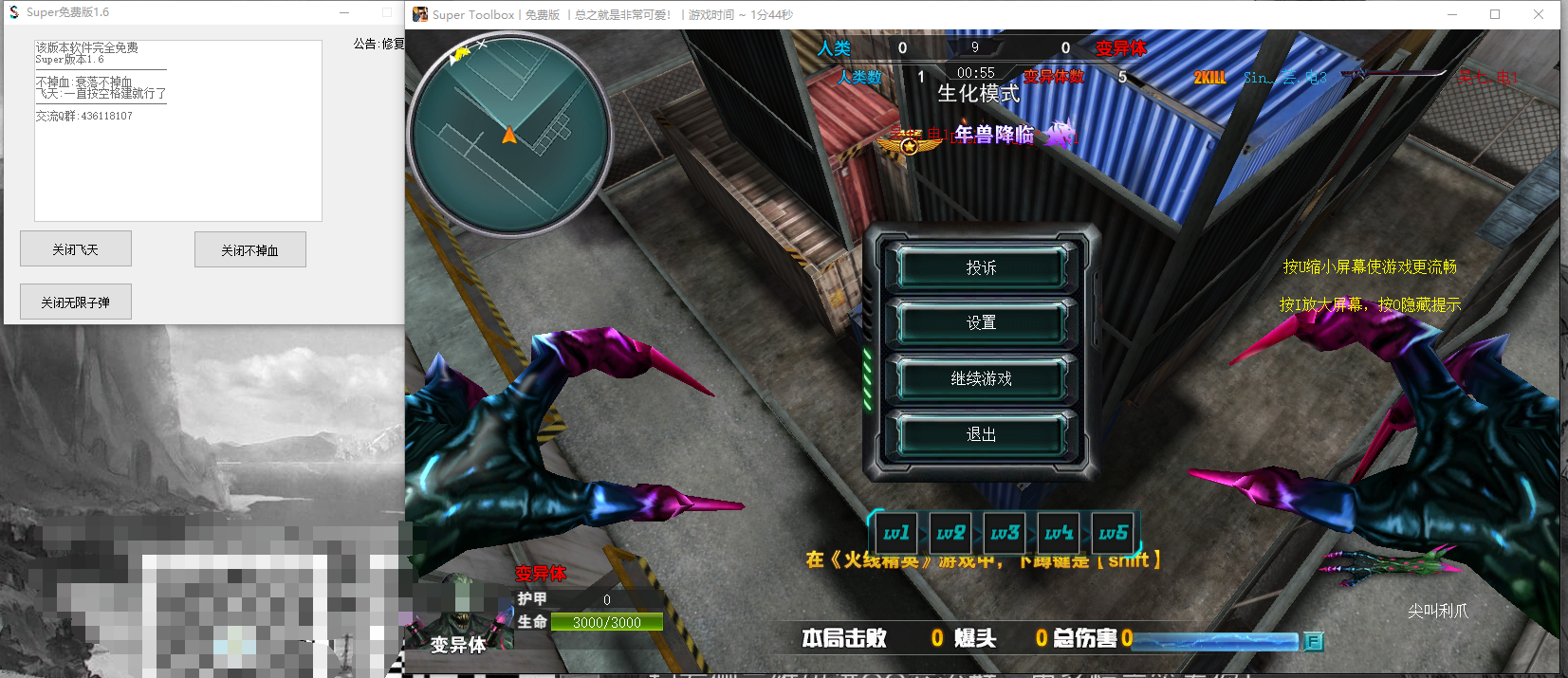The image size is (1568, 678).
Task: Open the 投诉 complaint option
Action: pos(981,268)
